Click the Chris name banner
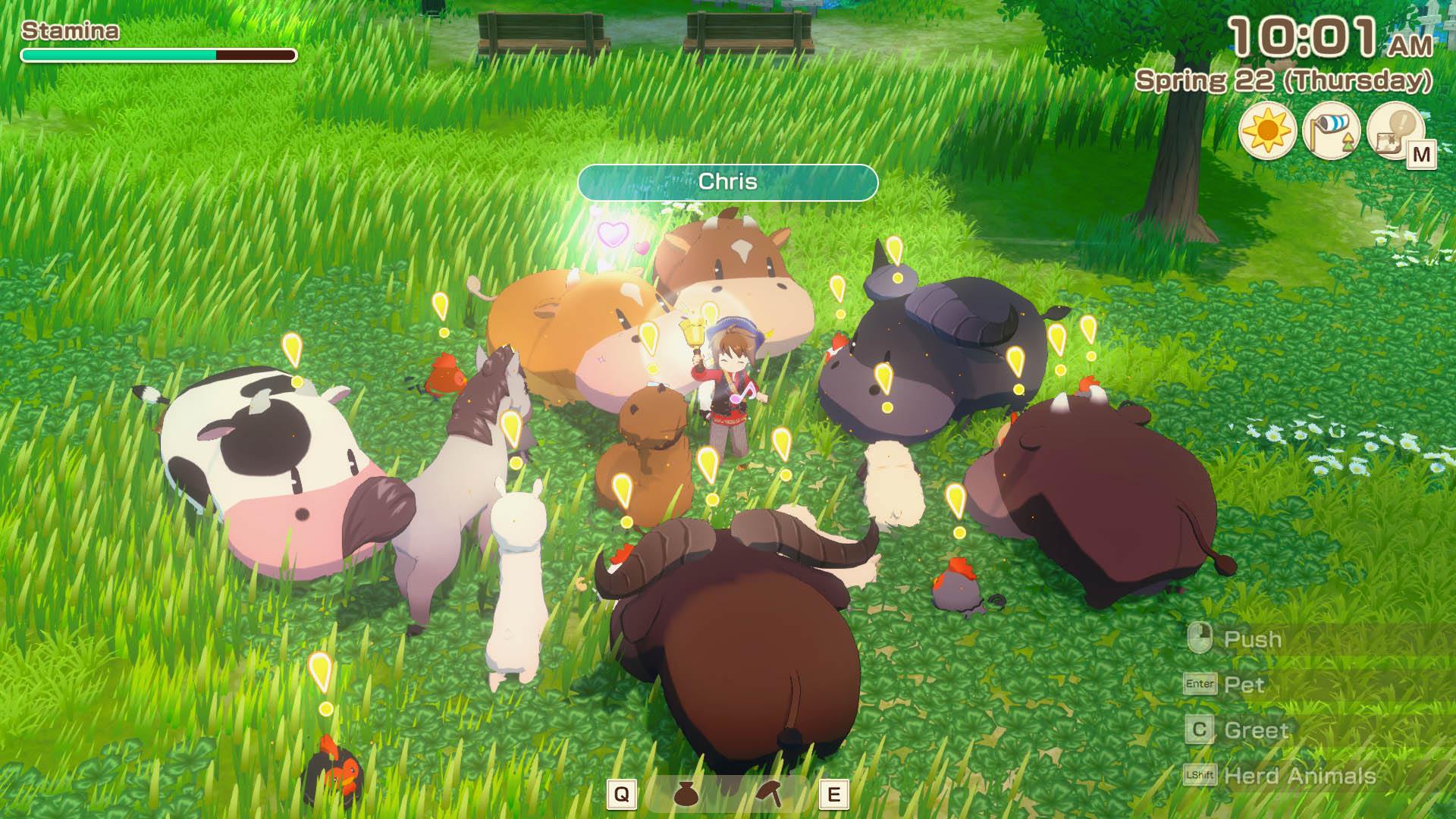Screen dimensions: 1456x819 [728, 182]
